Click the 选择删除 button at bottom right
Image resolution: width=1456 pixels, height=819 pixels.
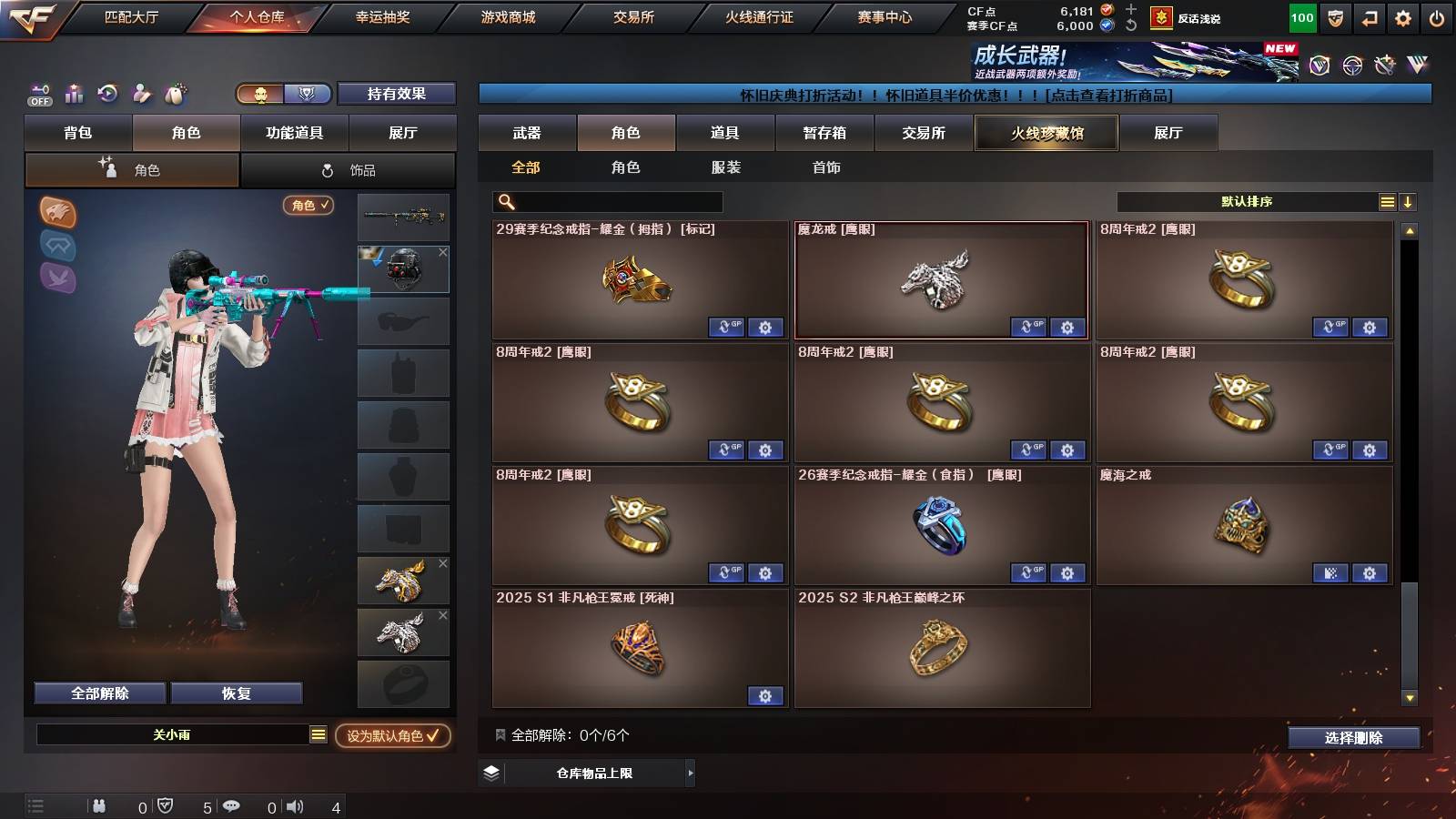click(x=1354, y=738)
